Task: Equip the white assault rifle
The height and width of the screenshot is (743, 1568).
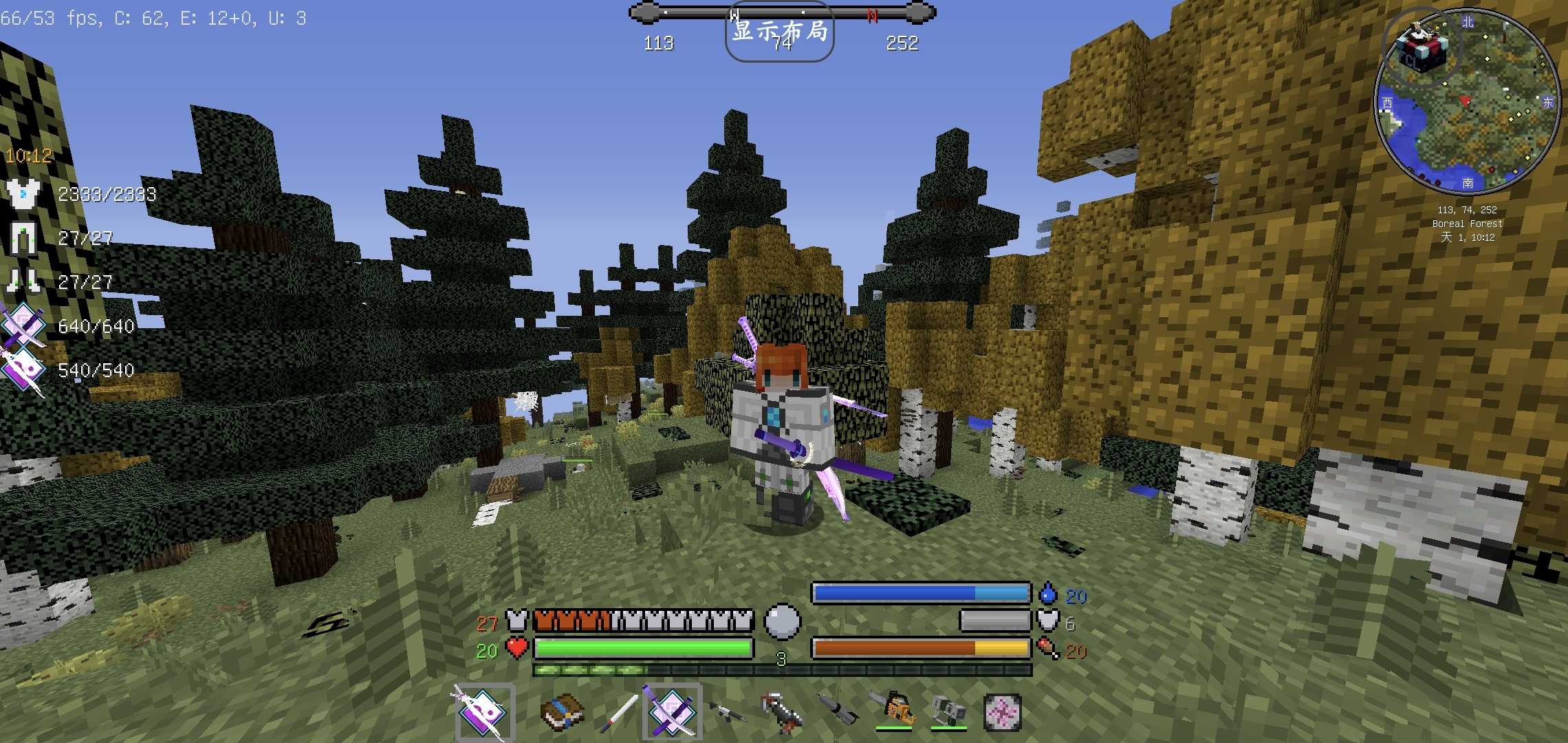Action: pyautogui.click(x=727, y=712)
